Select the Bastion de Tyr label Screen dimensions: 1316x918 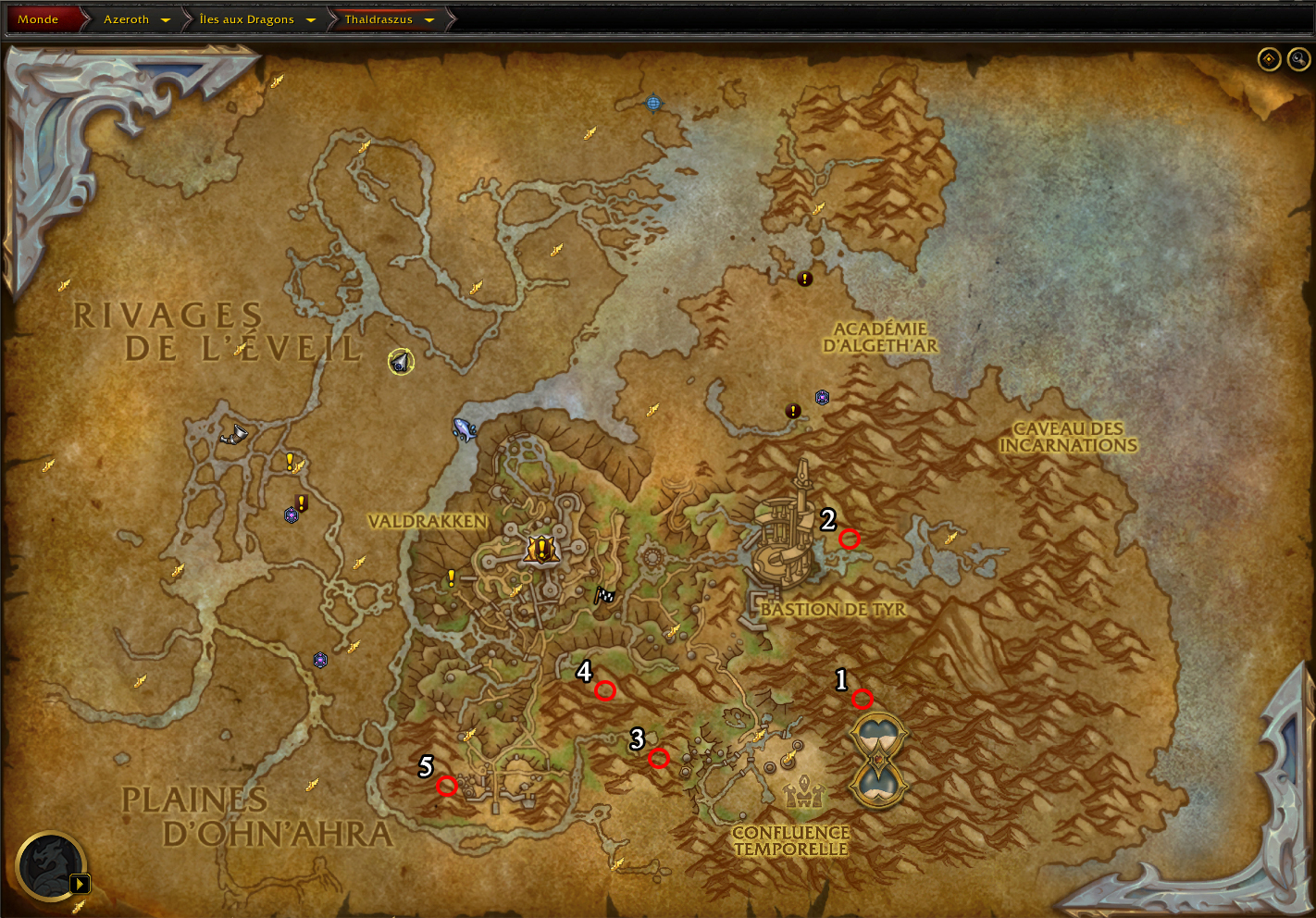click(x=833, y=609)
